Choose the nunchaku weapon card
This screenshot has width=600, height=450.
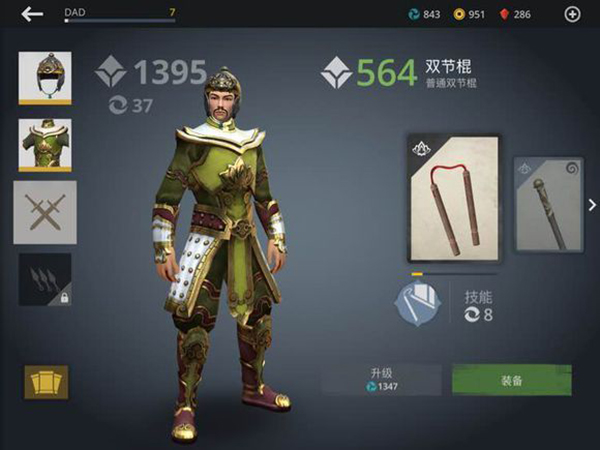click(x=453, y=199)
